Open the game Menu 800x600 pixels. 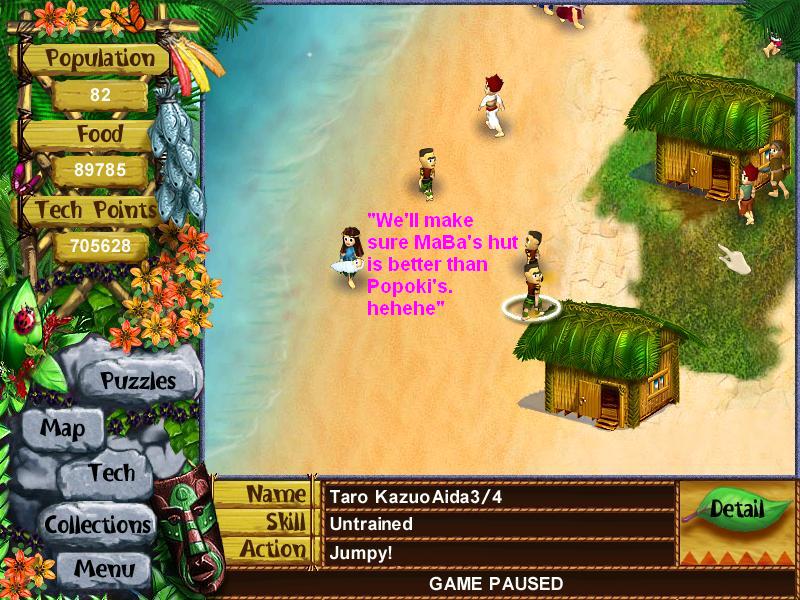tap(102, 567)
